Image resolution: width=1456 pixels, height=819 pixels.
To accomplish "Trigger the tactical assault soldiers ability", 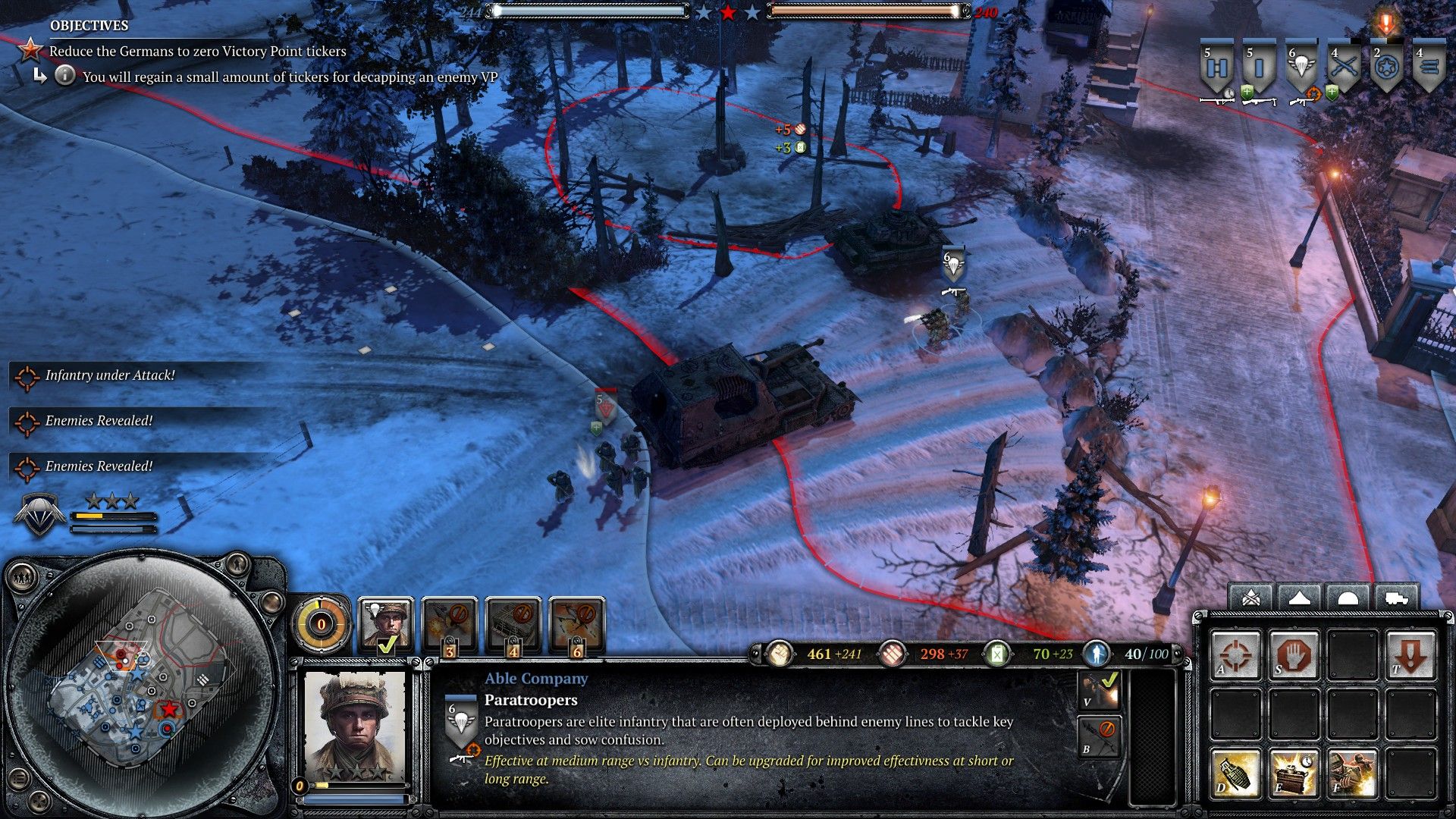I will point(1352,773).
